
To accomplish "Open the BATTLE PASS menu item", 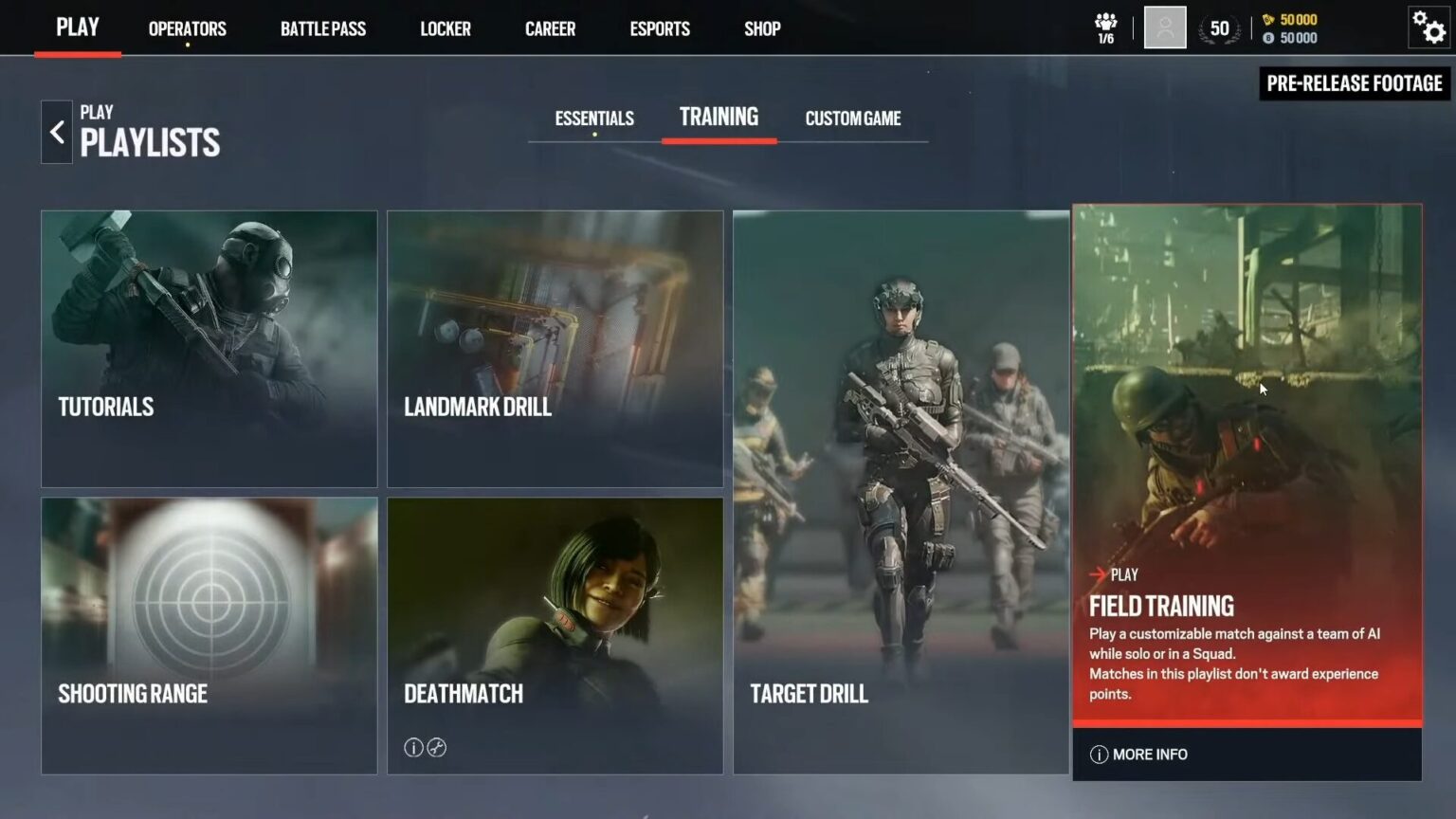I will tap(322, 28).
